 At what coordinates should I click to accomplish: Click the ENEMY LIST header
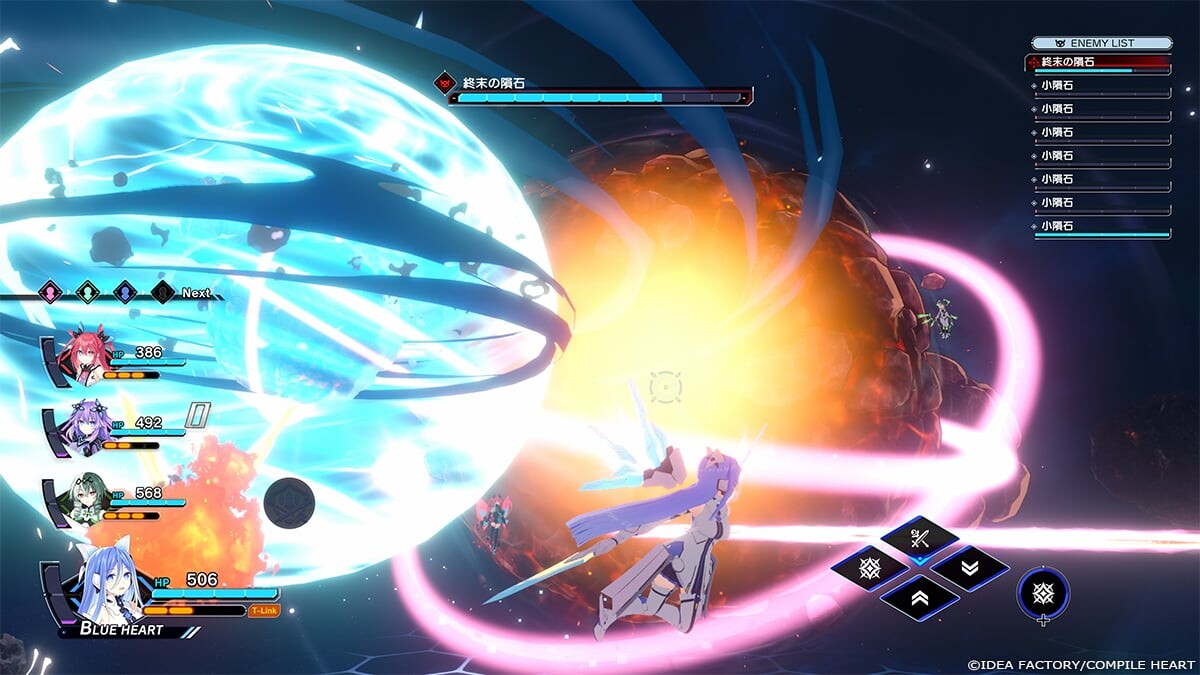tap(1101, 43)
